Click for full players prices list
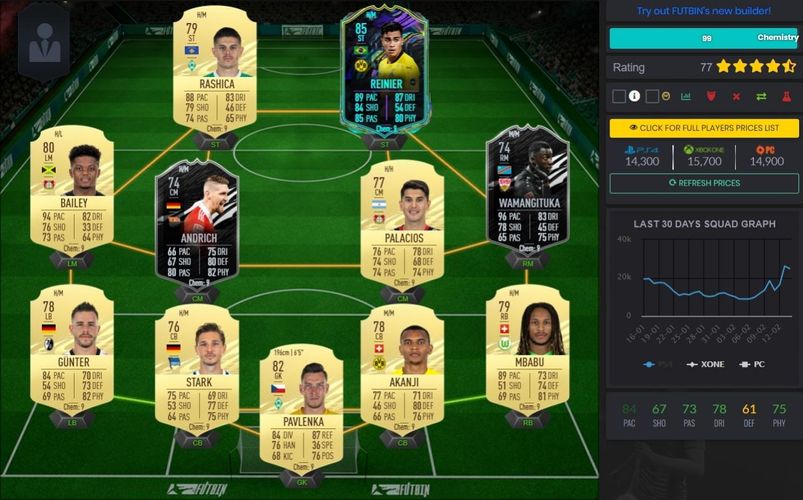This screenshot has height=500, width=803. click(x=704, y=129)
